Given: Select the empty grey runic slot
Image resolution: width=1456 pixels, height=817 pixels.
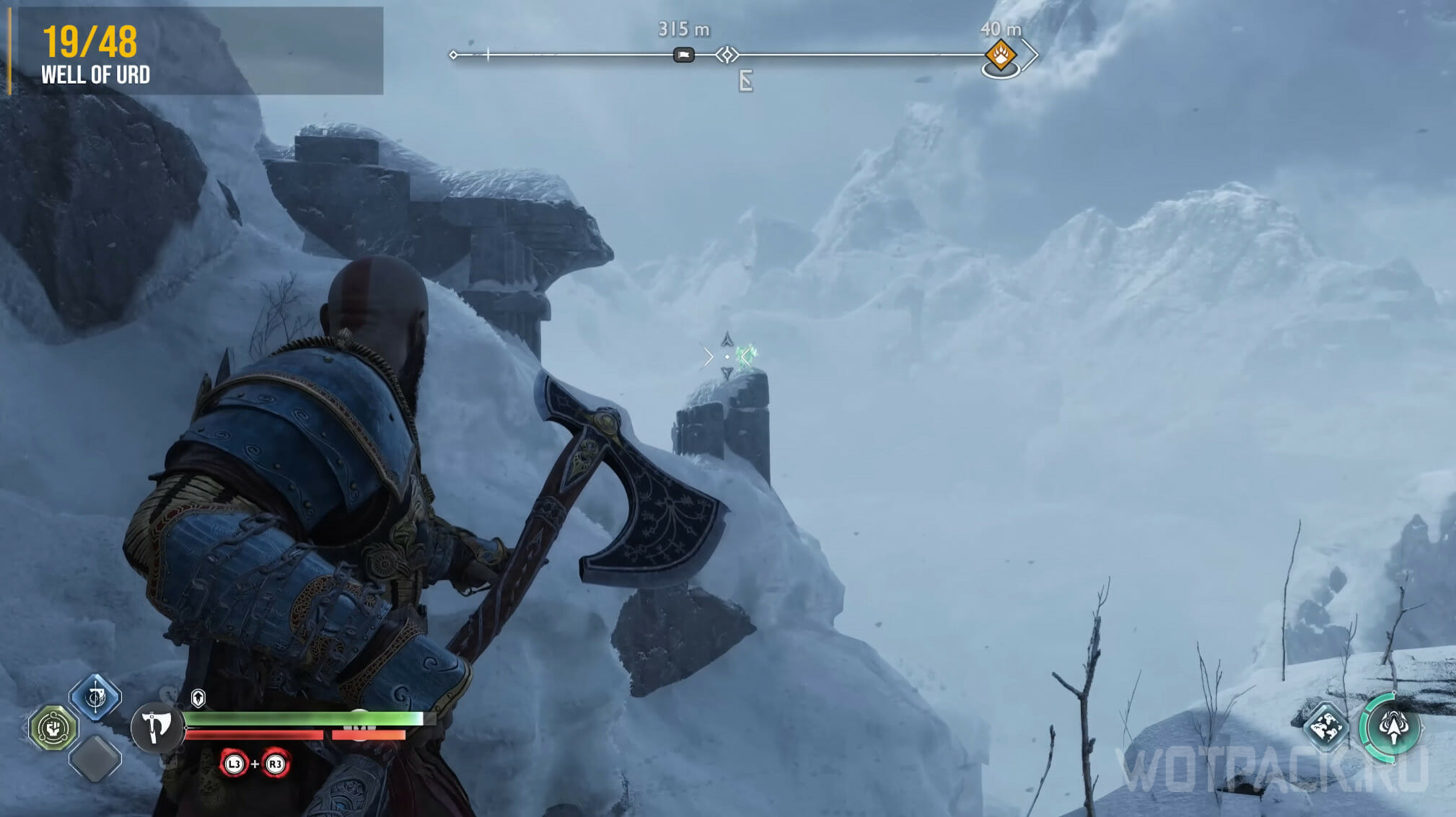Looking at the screenshot, I should [95, 759].
